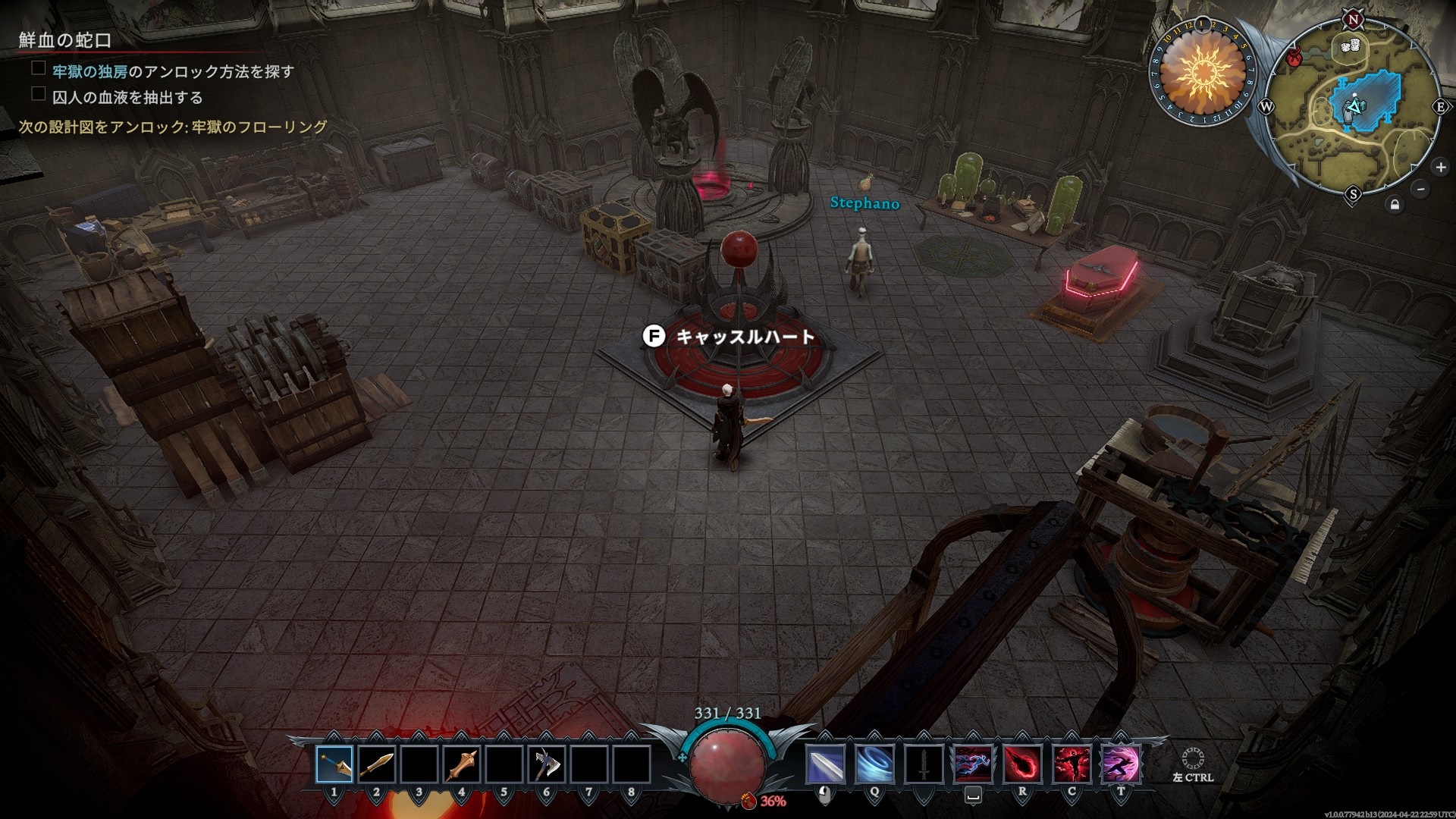Click the 牢獄の独房 objective link
The height and width of the screenshot is (819, 1456).
tap(89, 71)
